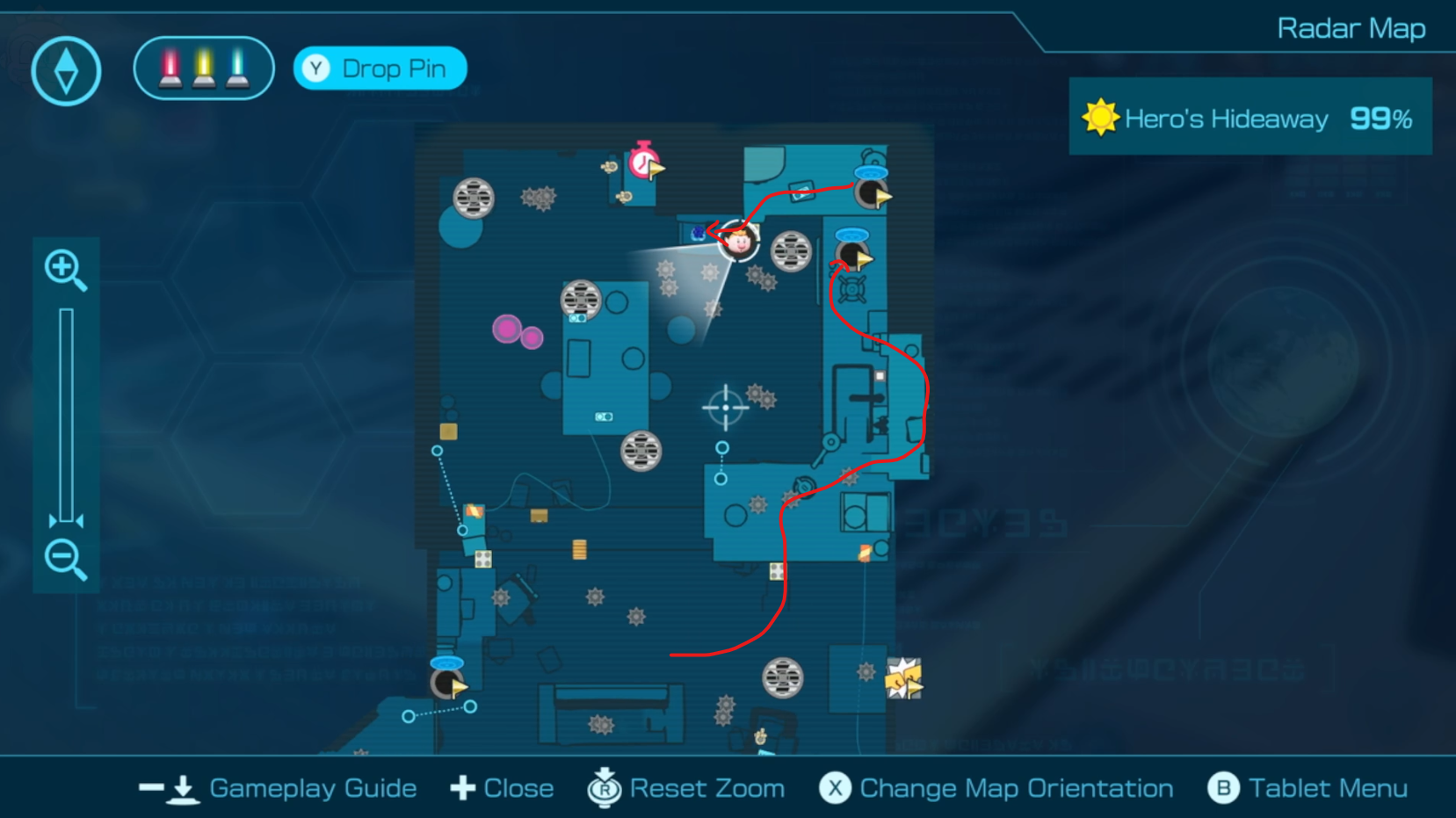The image size is (1456, 818).
Task: Click the sparkling treasure icon at bottom-right of map
Action: 904,678
